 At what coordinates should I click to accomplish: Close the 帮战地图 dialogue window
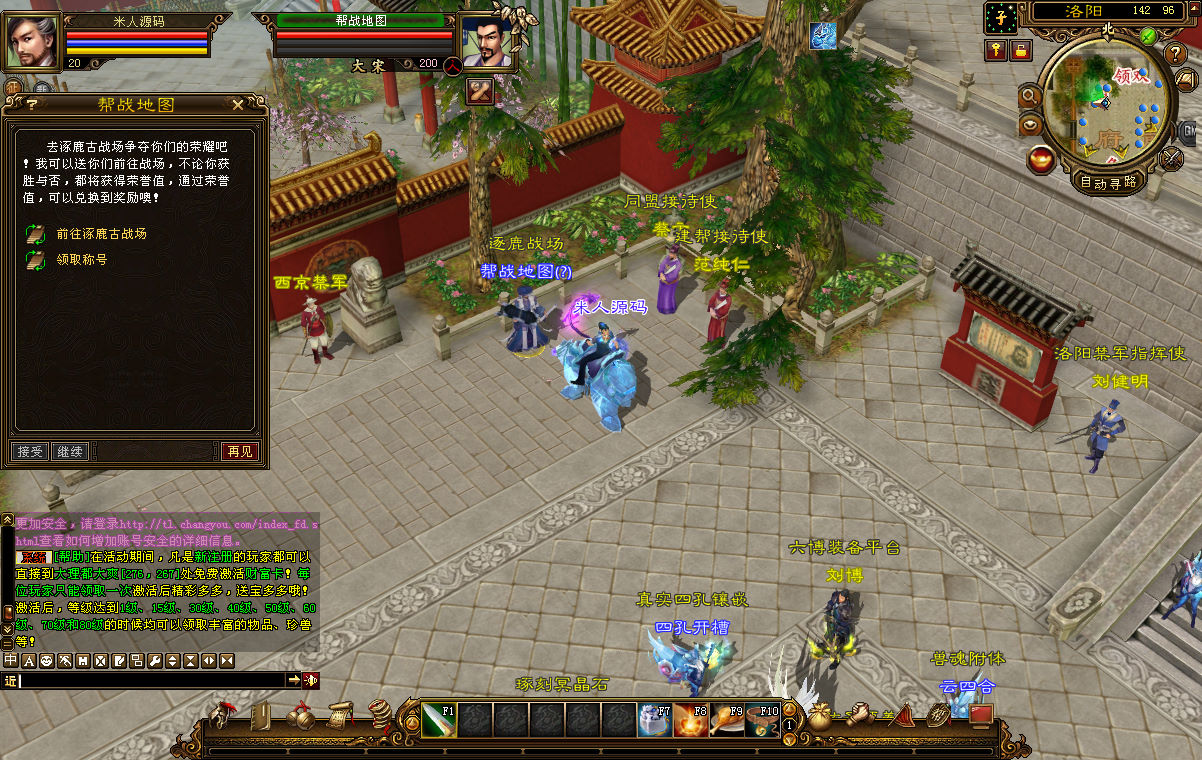pyautogui.click(x=237, y=104)
